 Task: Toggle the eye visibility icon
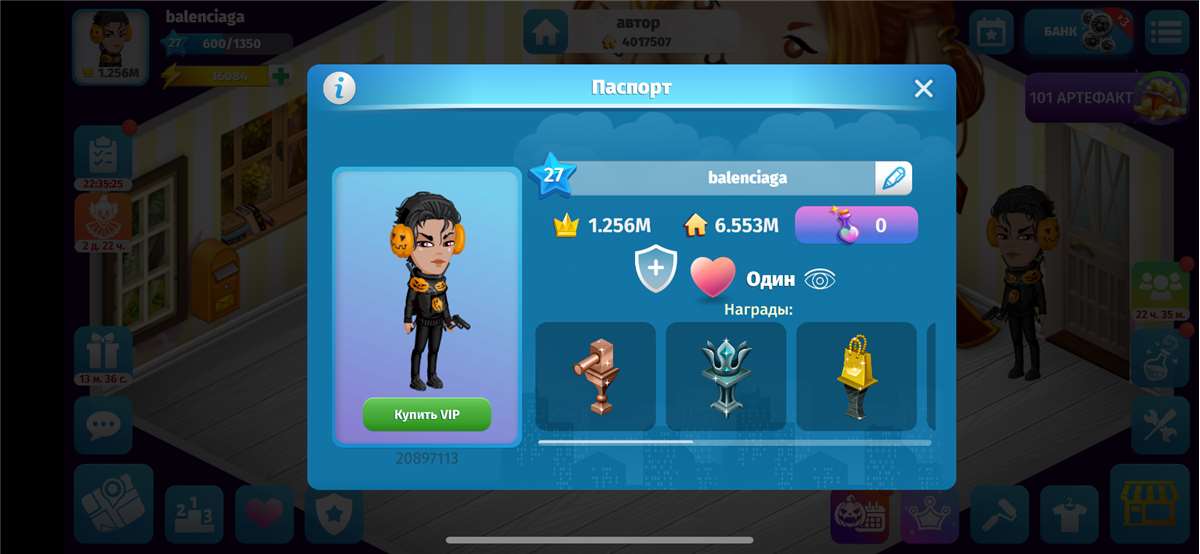pos(820,279)
